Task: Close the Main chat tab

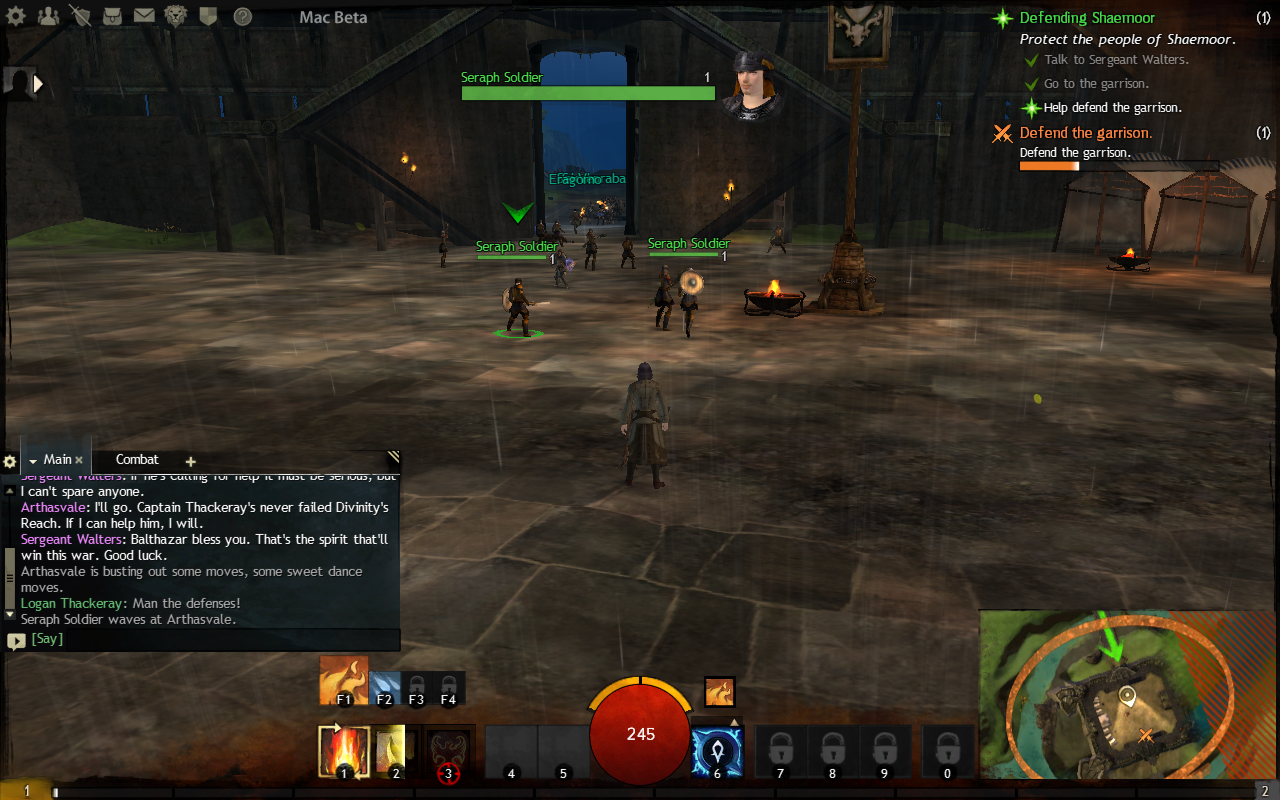Action: pos(79,460)
